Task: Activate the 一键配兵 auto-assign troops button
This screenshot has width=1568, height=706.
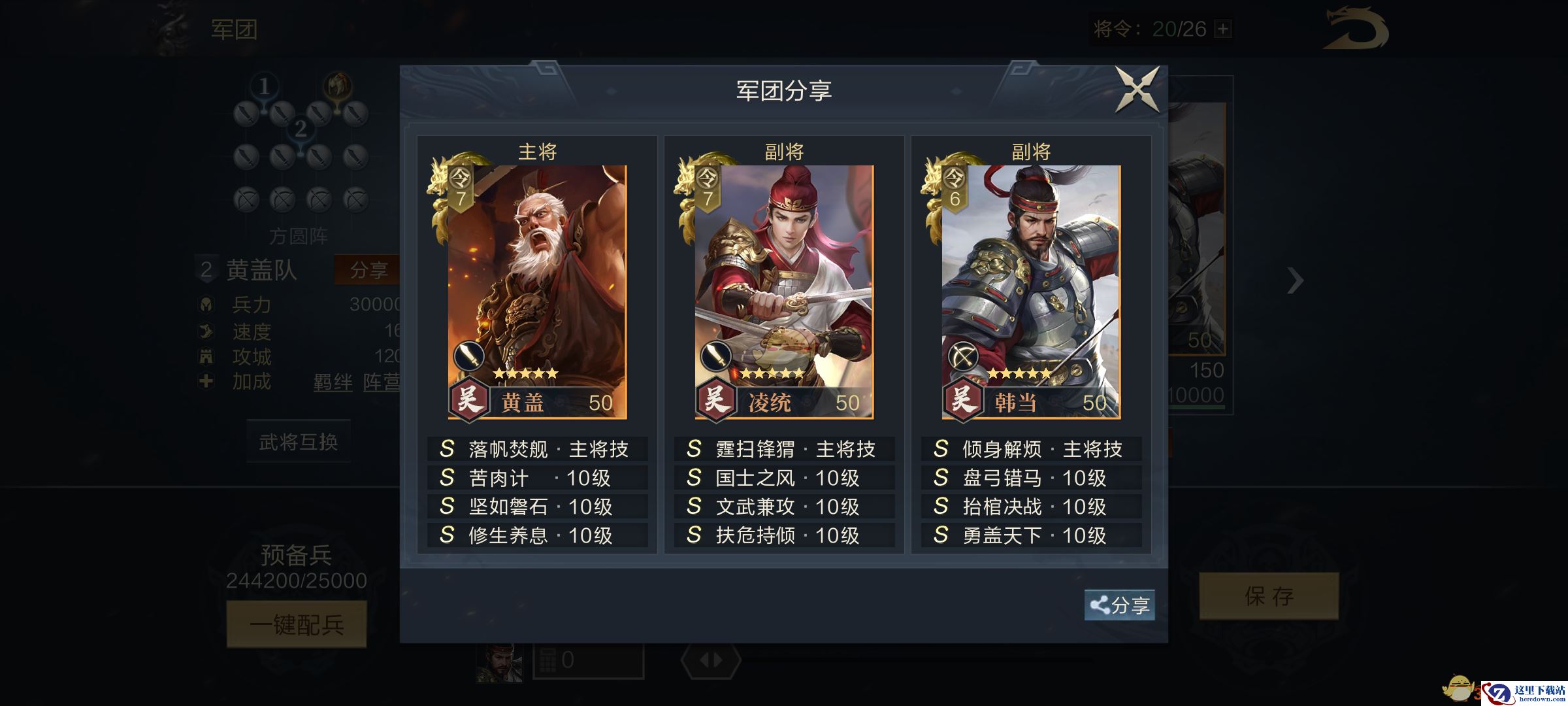Action: pyautogui.click(x=297, y=625)
